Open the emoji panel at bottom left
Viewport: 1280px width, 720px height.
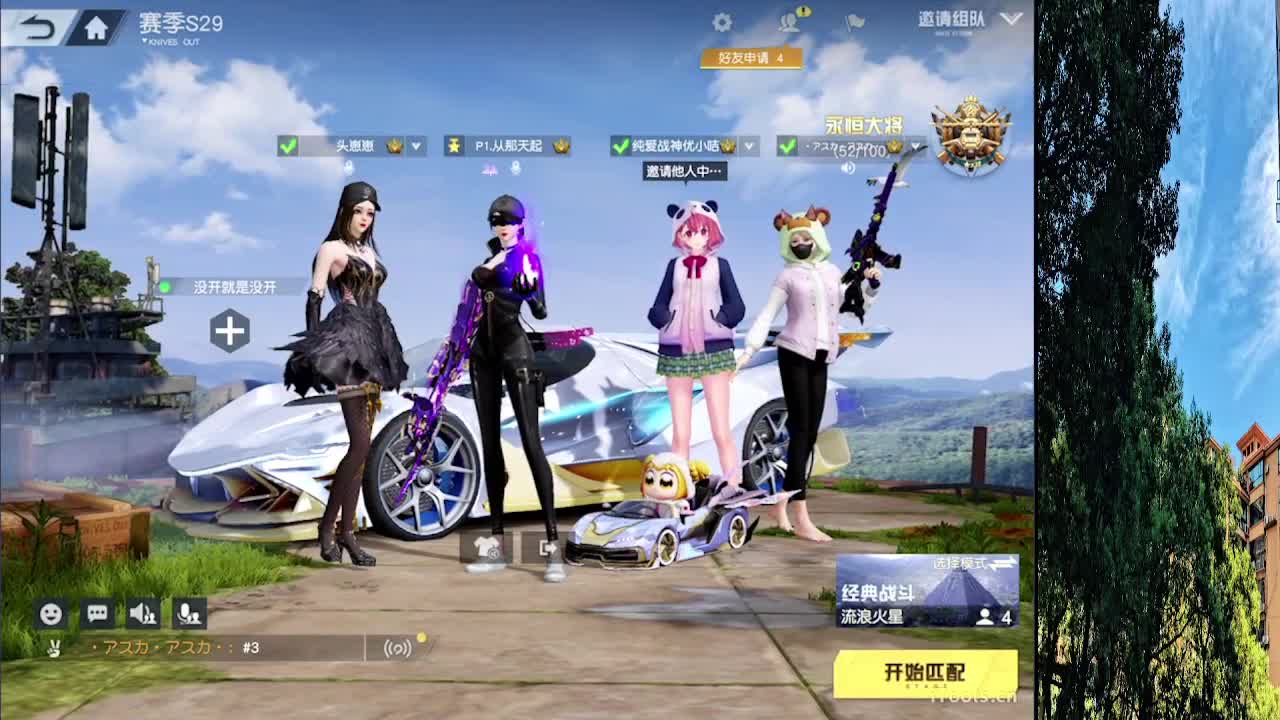(49, 614)
